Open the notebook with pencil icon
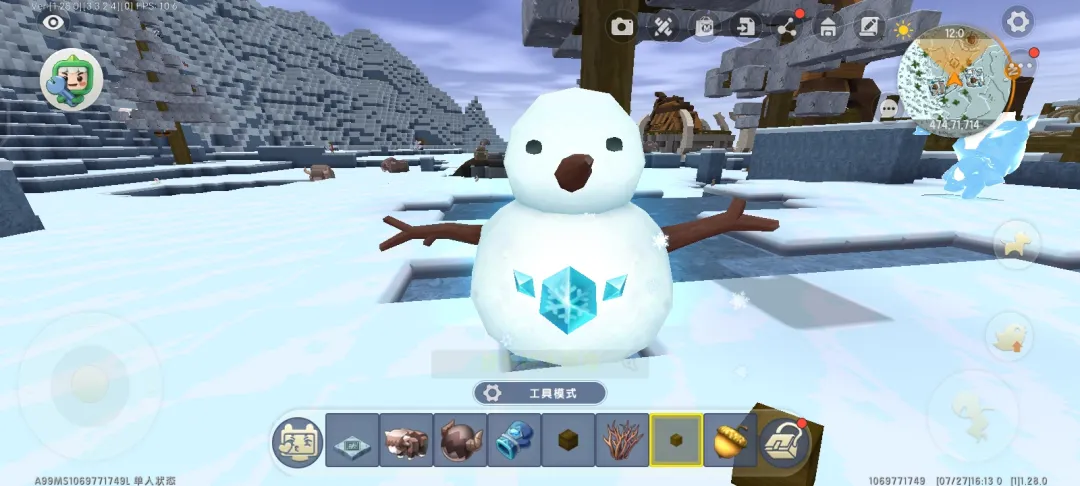The width and height of the screenshot is (1080, 486). click(869, 26)
